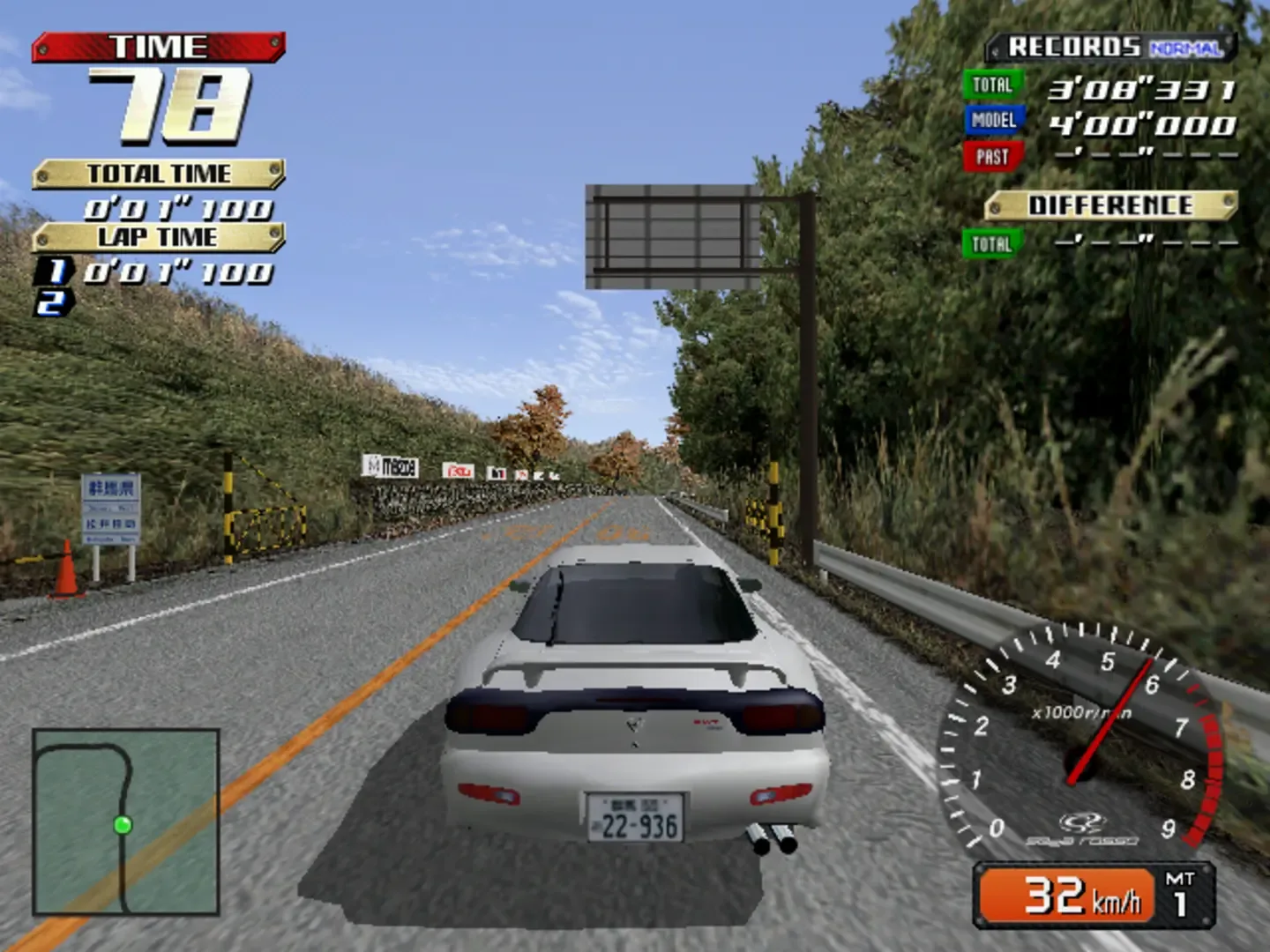Switch to the LAP TIME section
This screenshot has width=1270, height=952.
(159, 236)
